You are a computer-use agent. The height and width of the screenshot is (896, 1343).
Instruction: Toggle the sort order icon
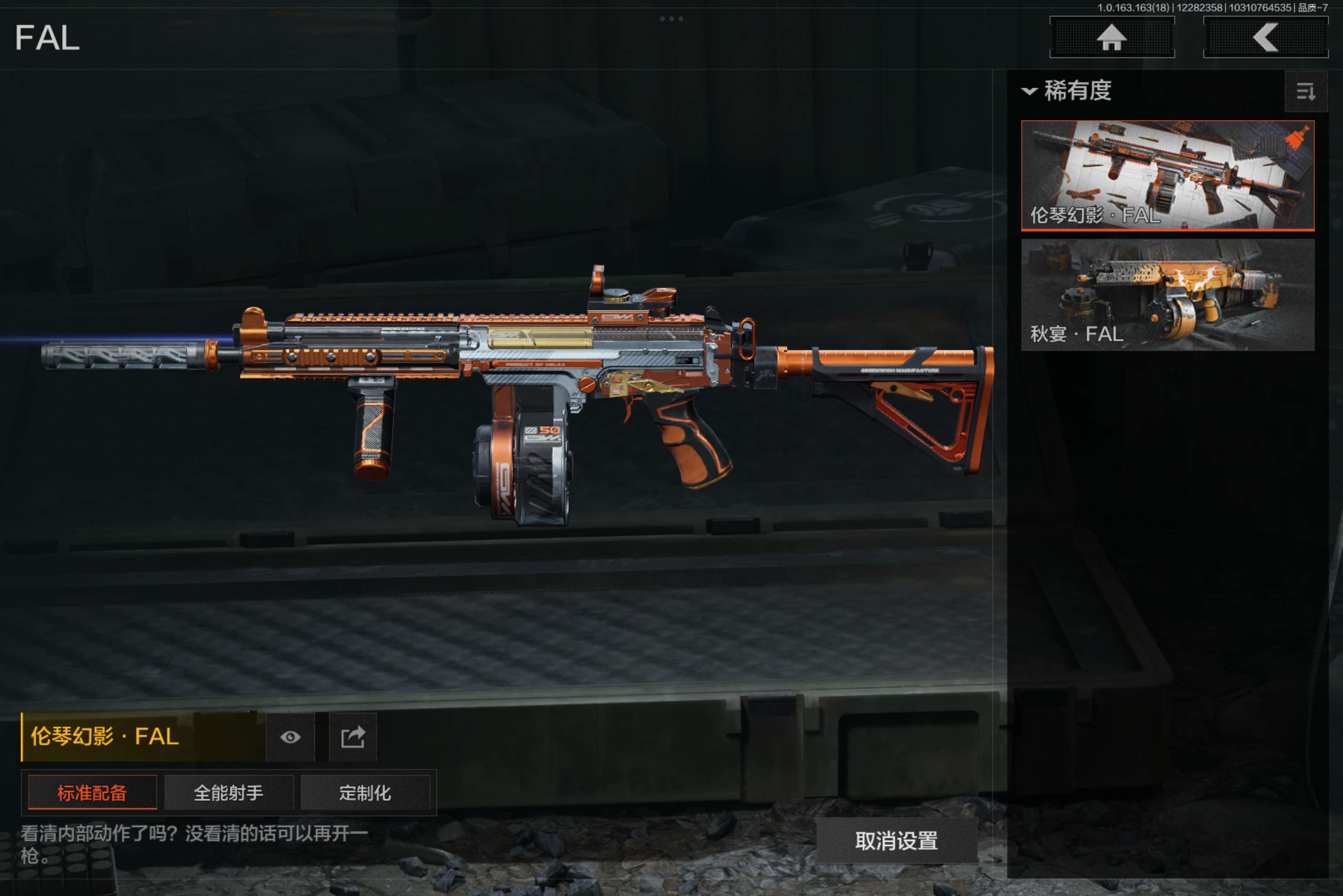(x=1305, y=91)
